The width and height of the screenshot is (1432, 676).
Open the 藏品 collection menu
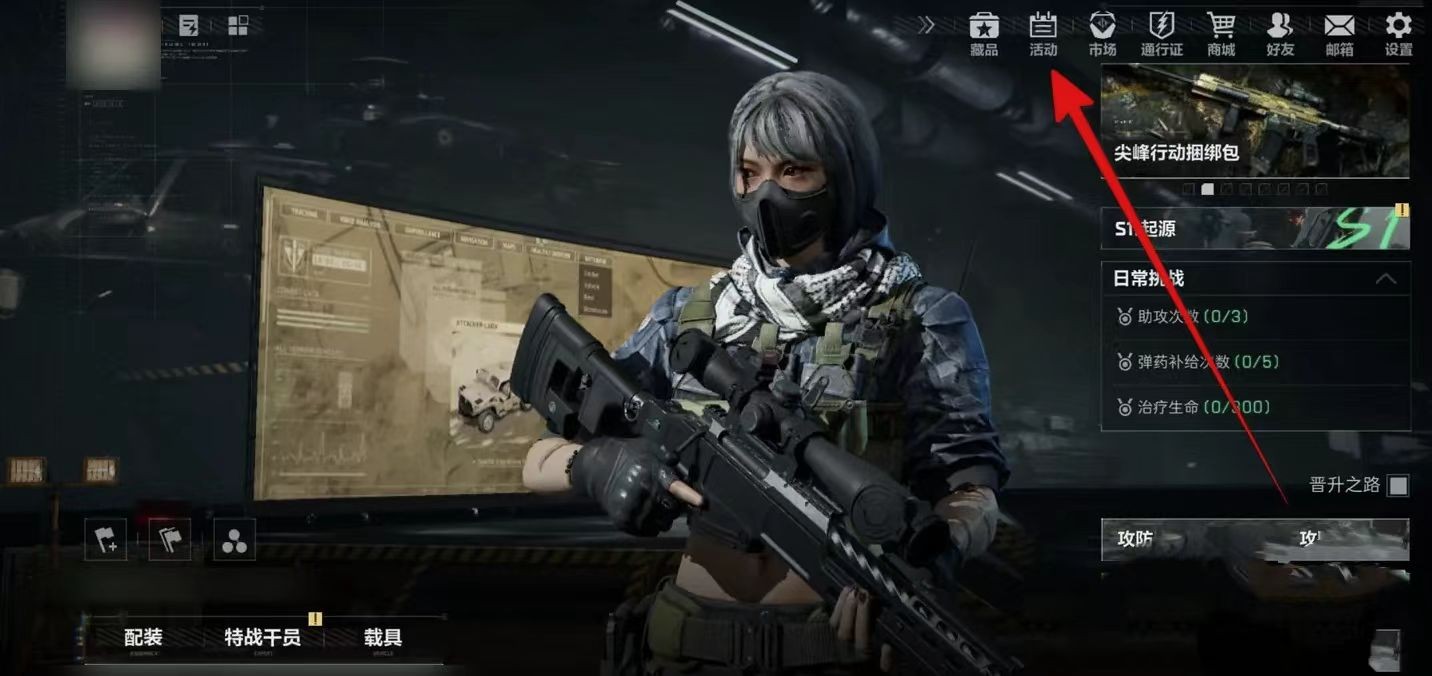click(984, 33)
